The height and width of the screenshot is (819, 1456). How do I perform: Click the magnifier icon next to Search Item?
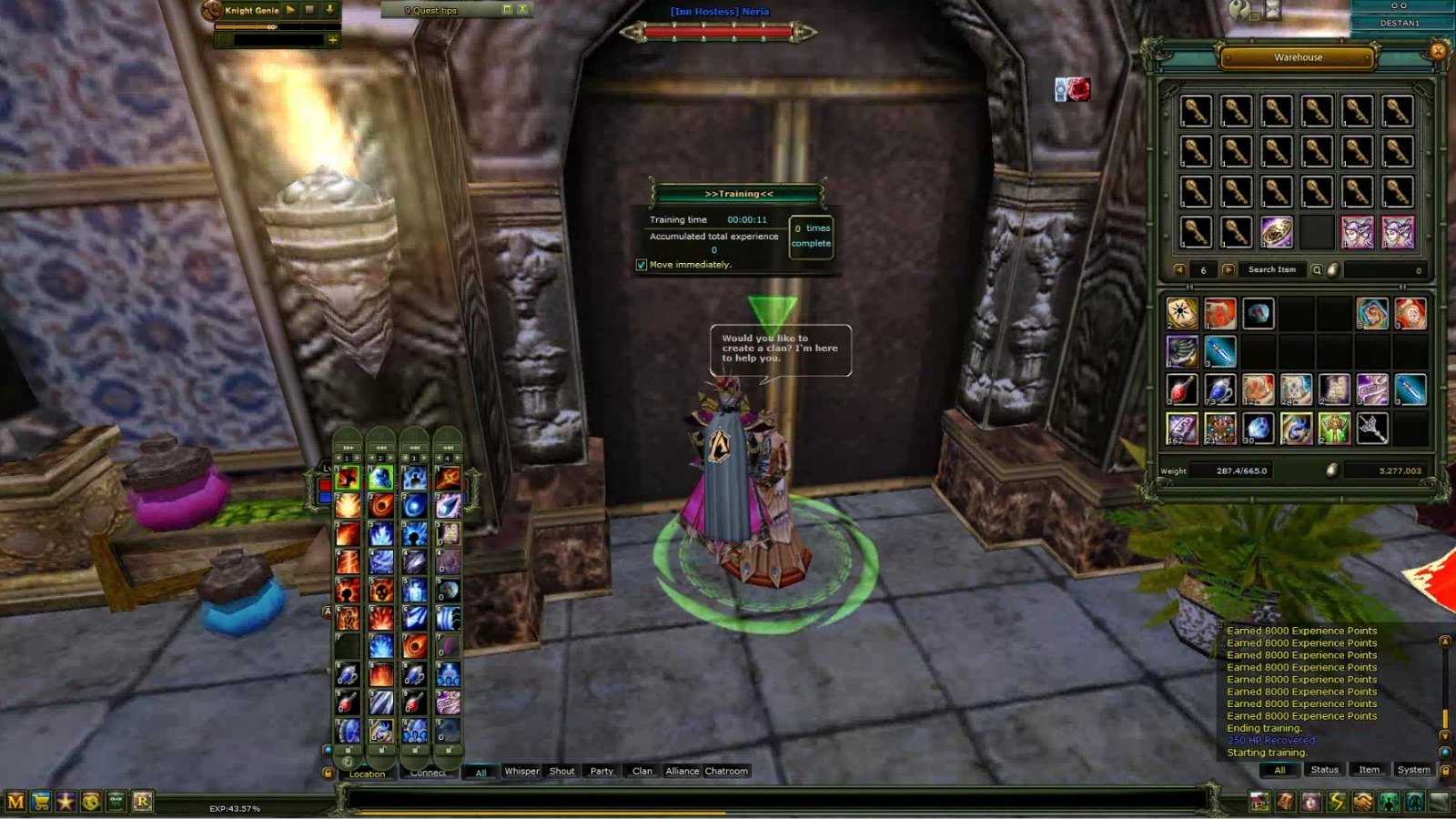[x=1318, y=269]
